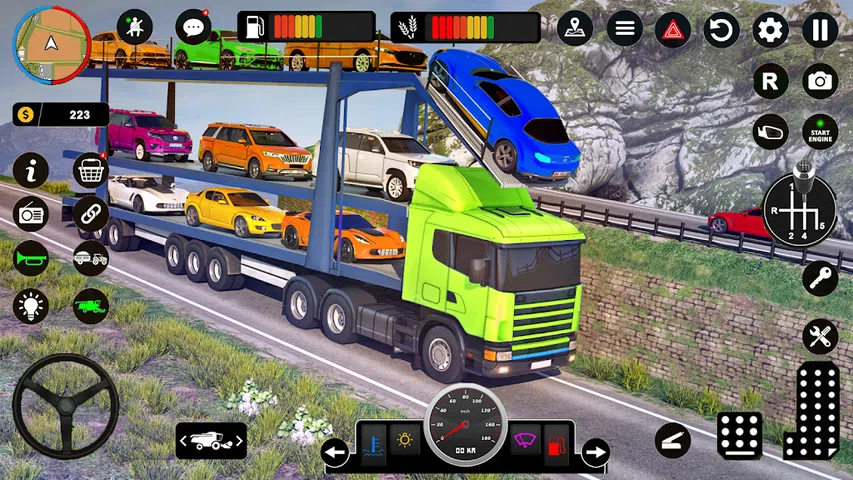Switch view with the camera icon

pyautogui.click(x=820, y=81)
